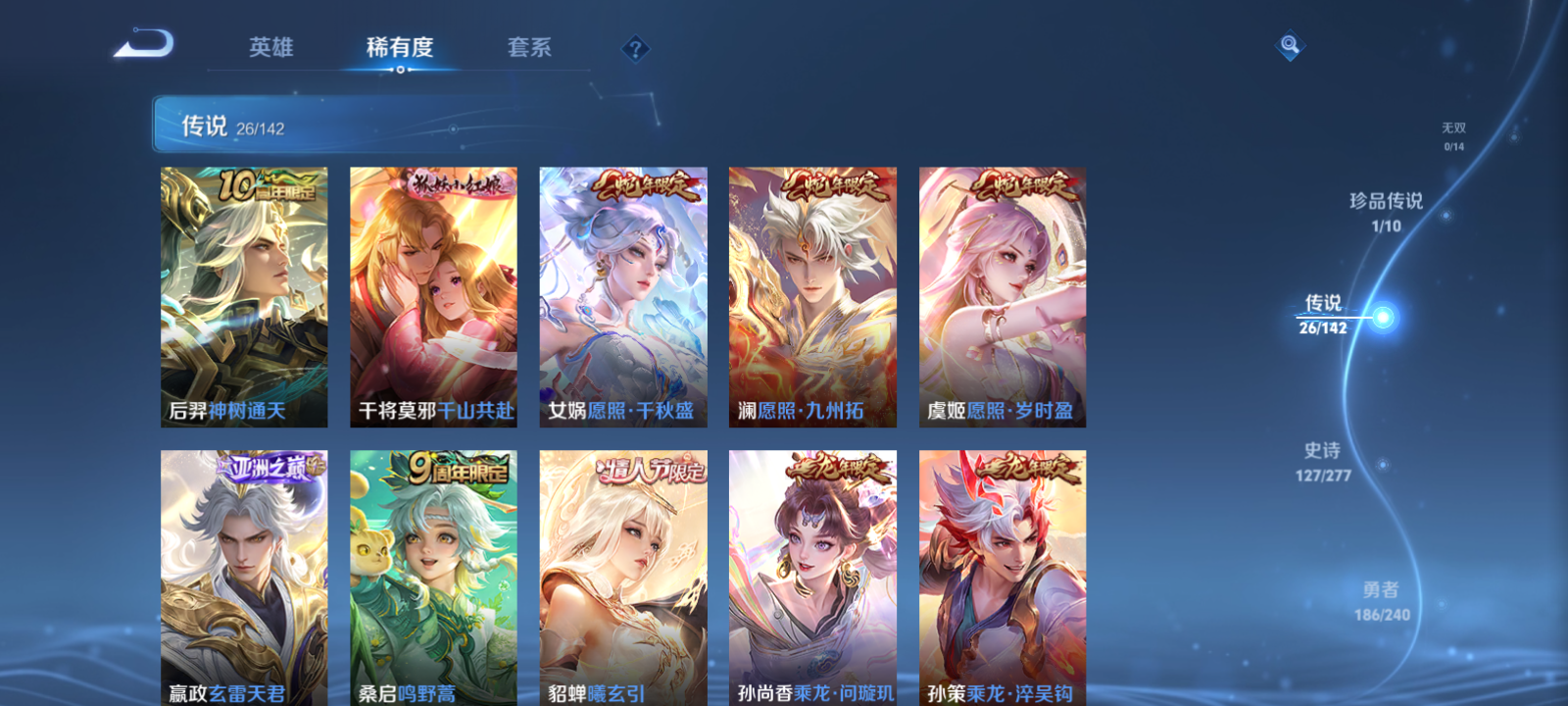Click the glowing node on the rarity progress track
The width and height of the screenshot is (1568, 706).
[1383, 316]
